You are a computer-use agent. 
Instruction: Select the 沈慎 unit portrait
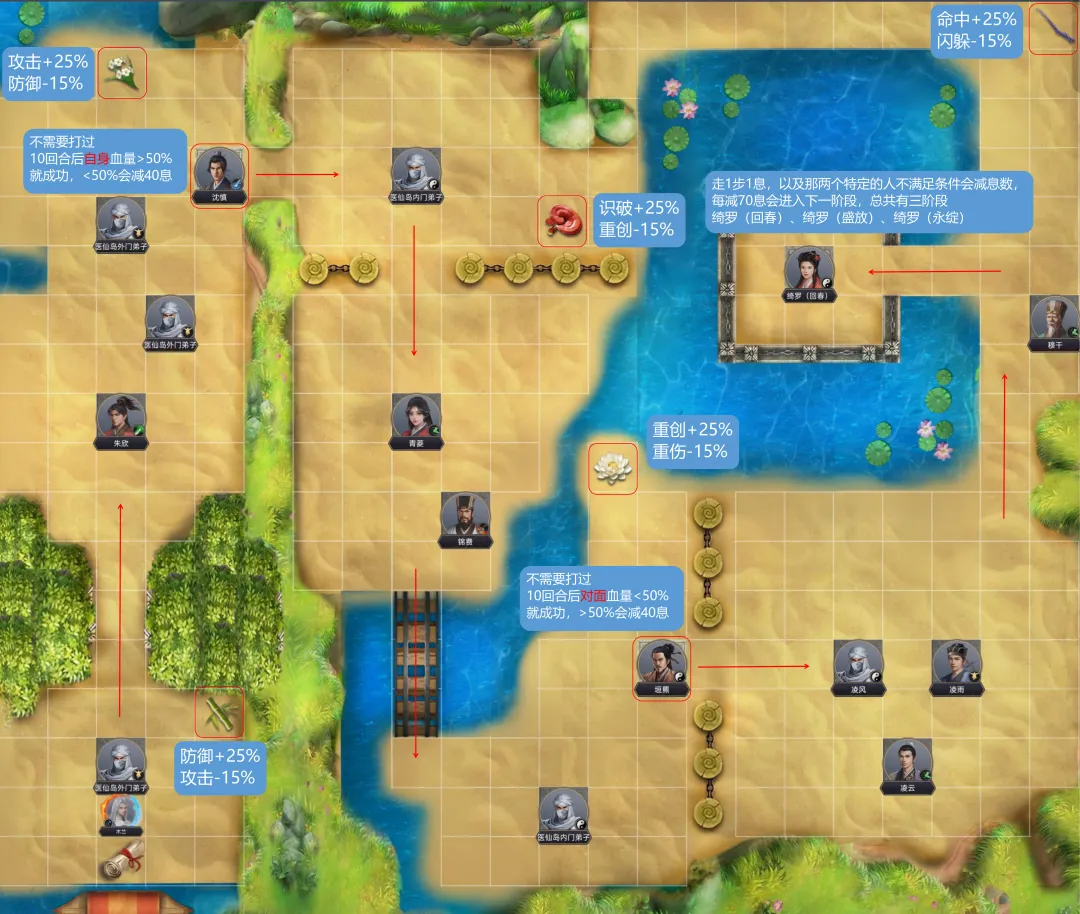click(218, 172)
